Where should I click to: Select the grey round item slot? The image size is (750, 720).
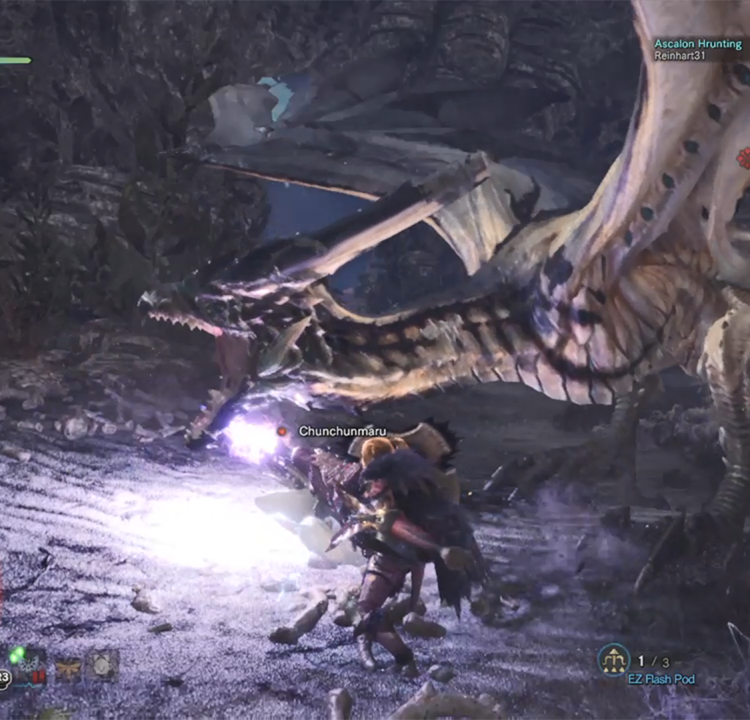click(x=103, y=664)
